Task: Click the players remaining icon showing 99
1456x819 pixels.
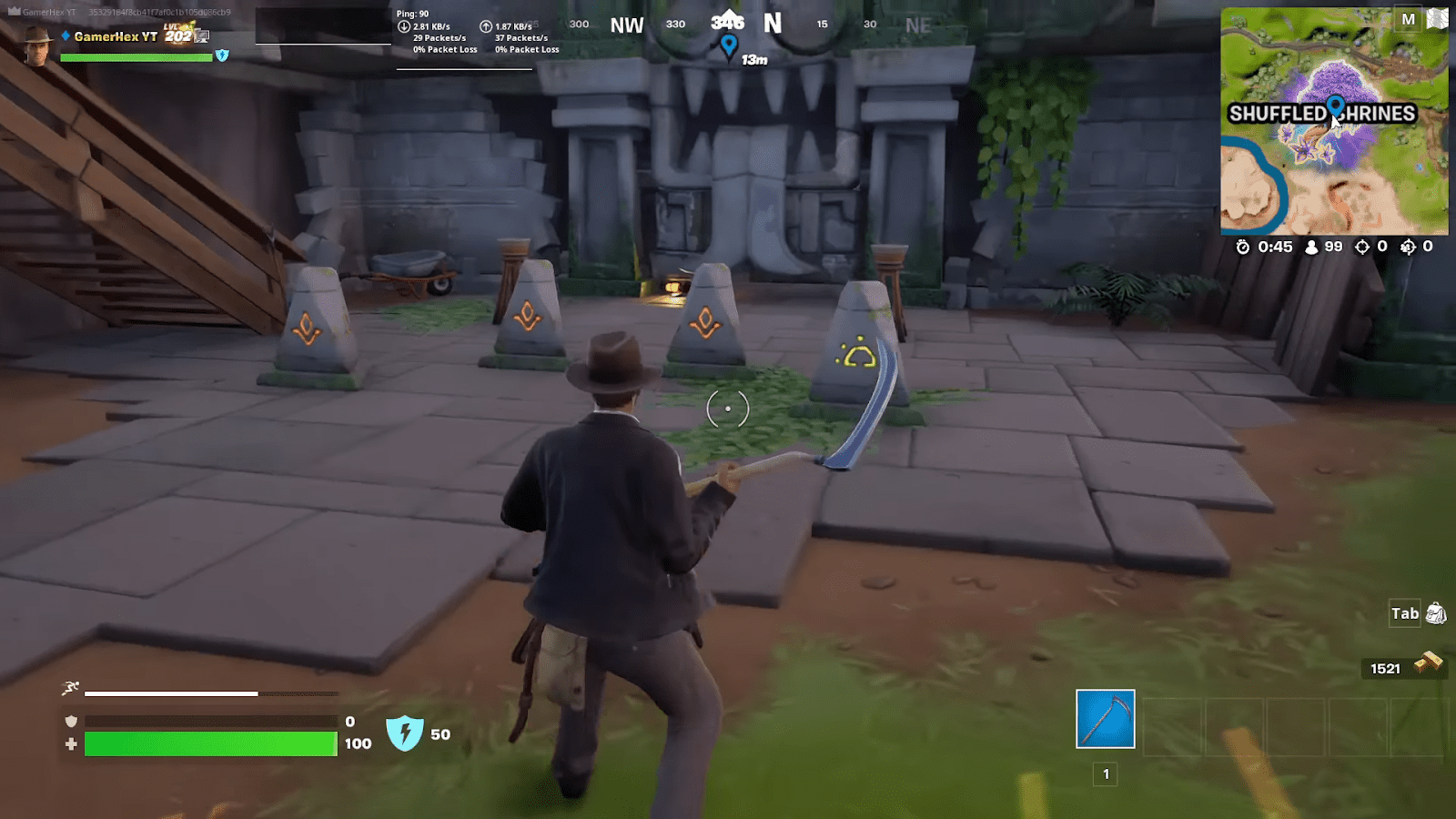Action: click(x=1311, y=247)
